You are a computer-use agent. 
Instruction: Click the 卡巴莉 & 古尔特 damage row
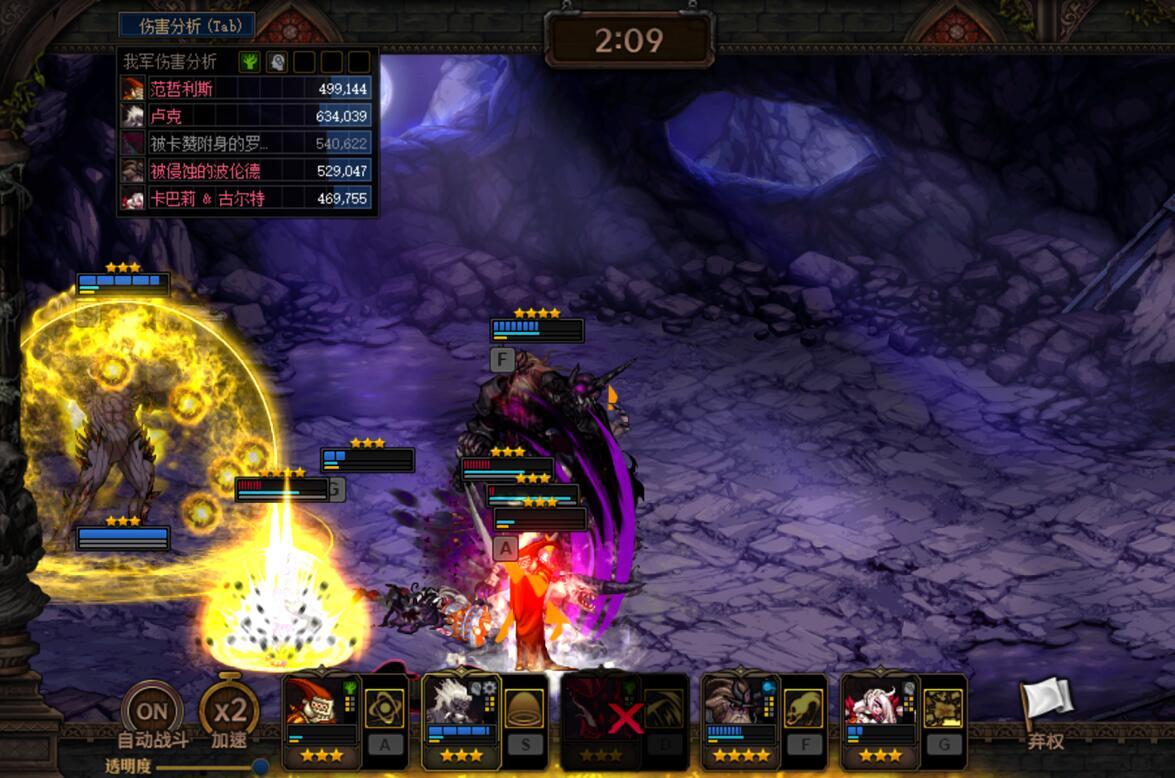click(246, 198)
